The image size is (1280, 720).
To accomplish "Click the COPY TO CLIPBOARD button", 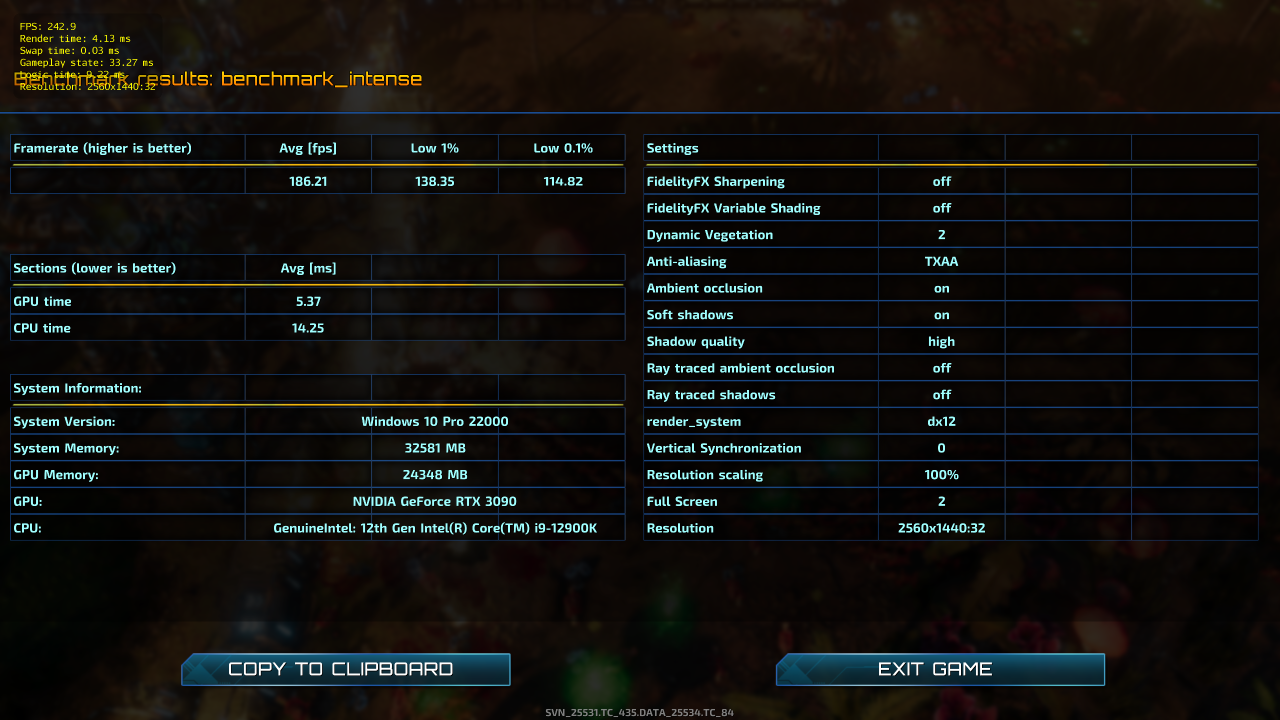I will click(345, 669).
